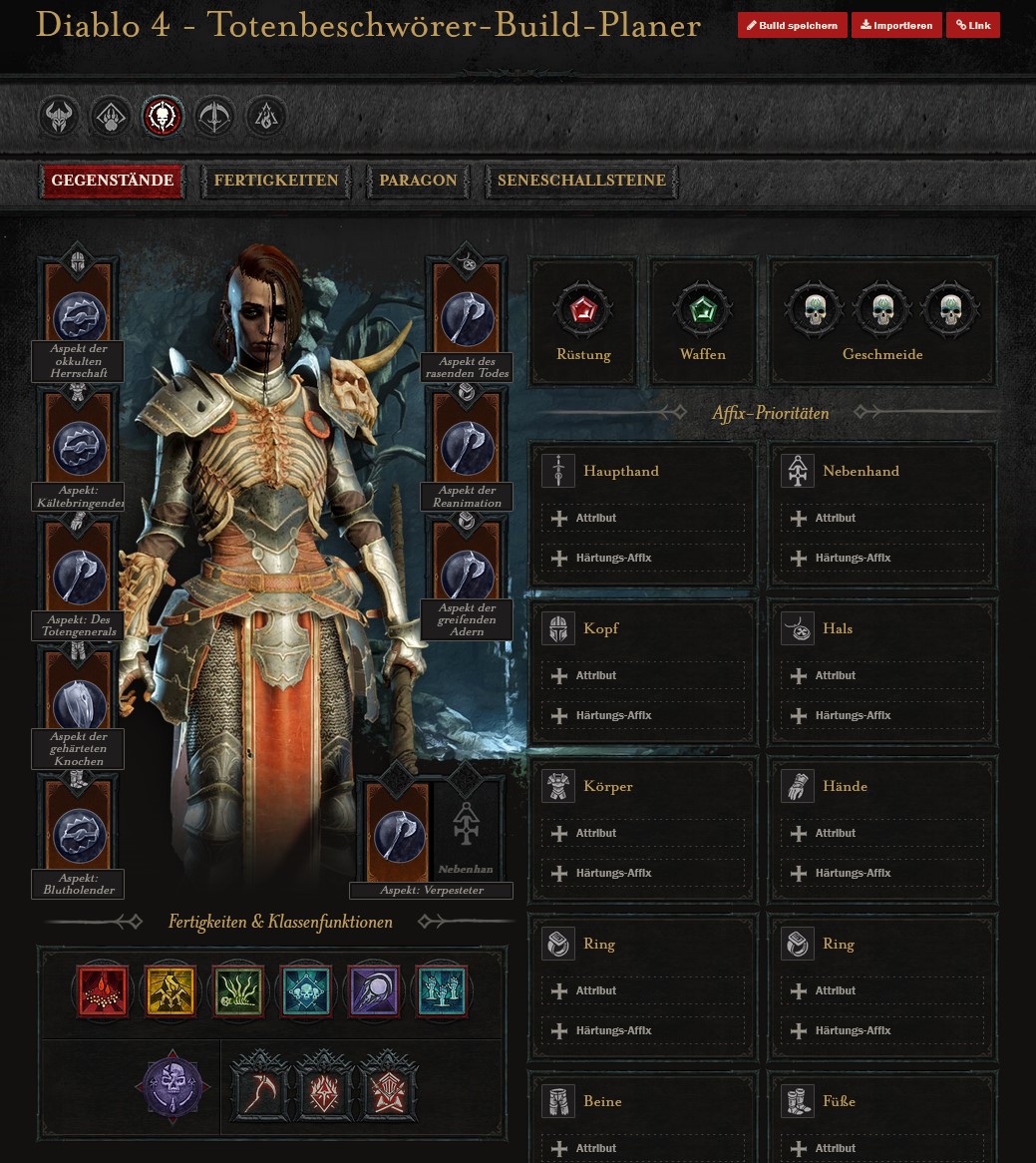Click the green Waffen gem socket
The height and width of the screenshot is (1163, 1036).
click(x=703, y=309)
